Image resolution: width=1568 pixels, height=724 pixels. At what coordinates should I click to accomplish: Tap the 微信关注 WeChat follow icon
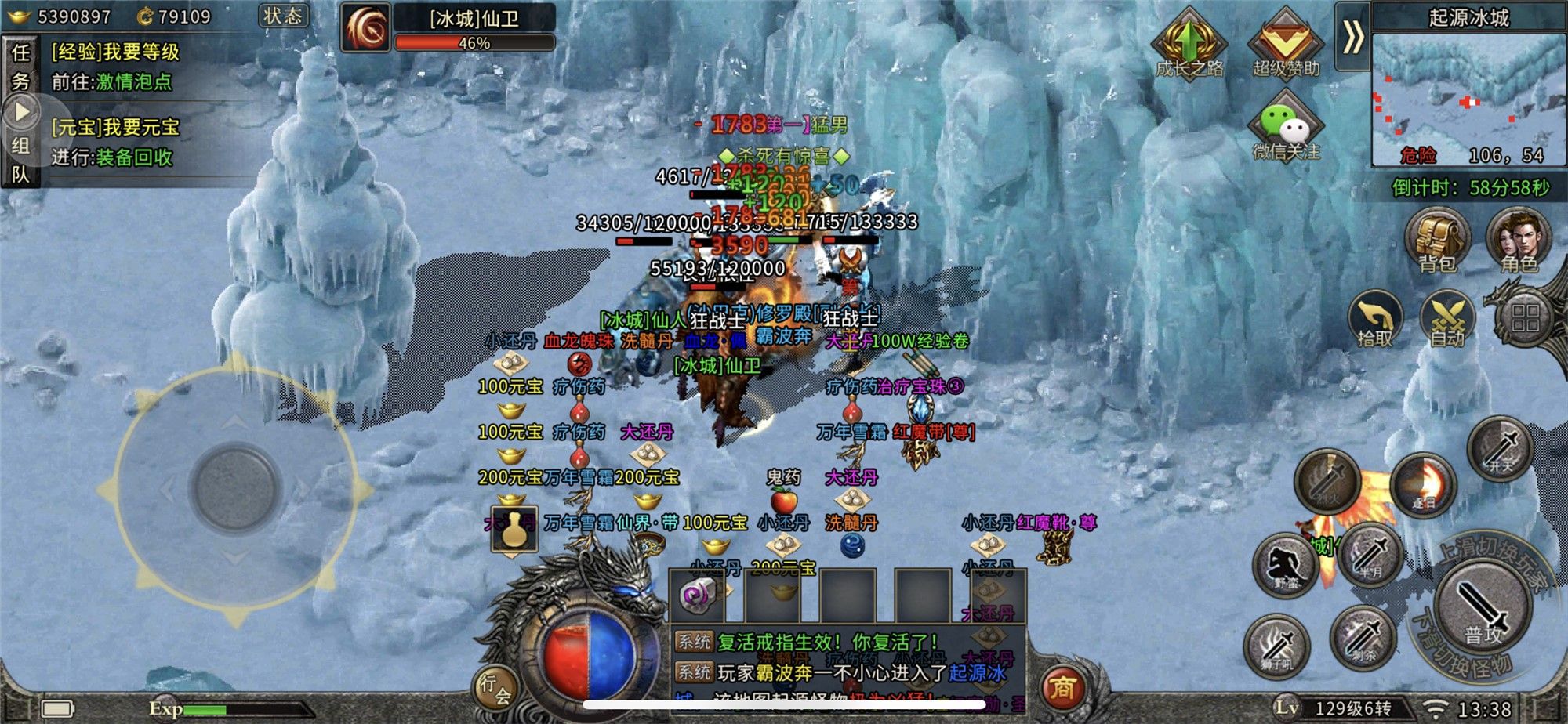[x=1287, y=127]
